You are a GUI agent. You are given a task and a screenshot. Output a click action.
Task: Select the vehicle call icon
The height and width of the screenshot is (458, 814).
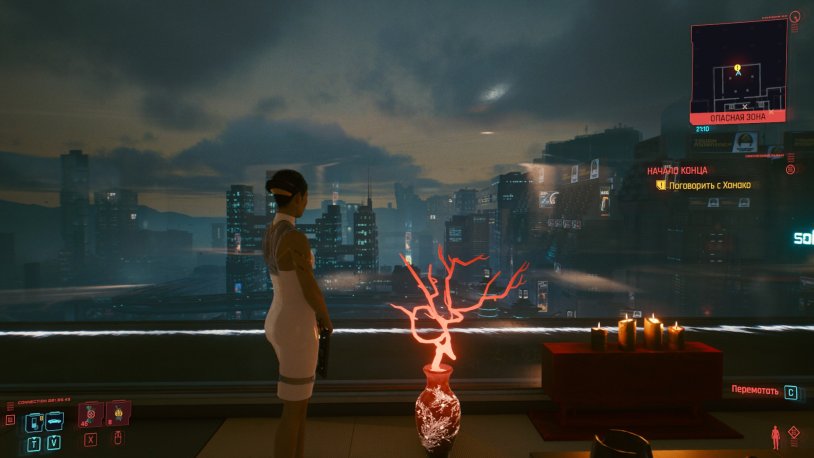click(54, 419)
